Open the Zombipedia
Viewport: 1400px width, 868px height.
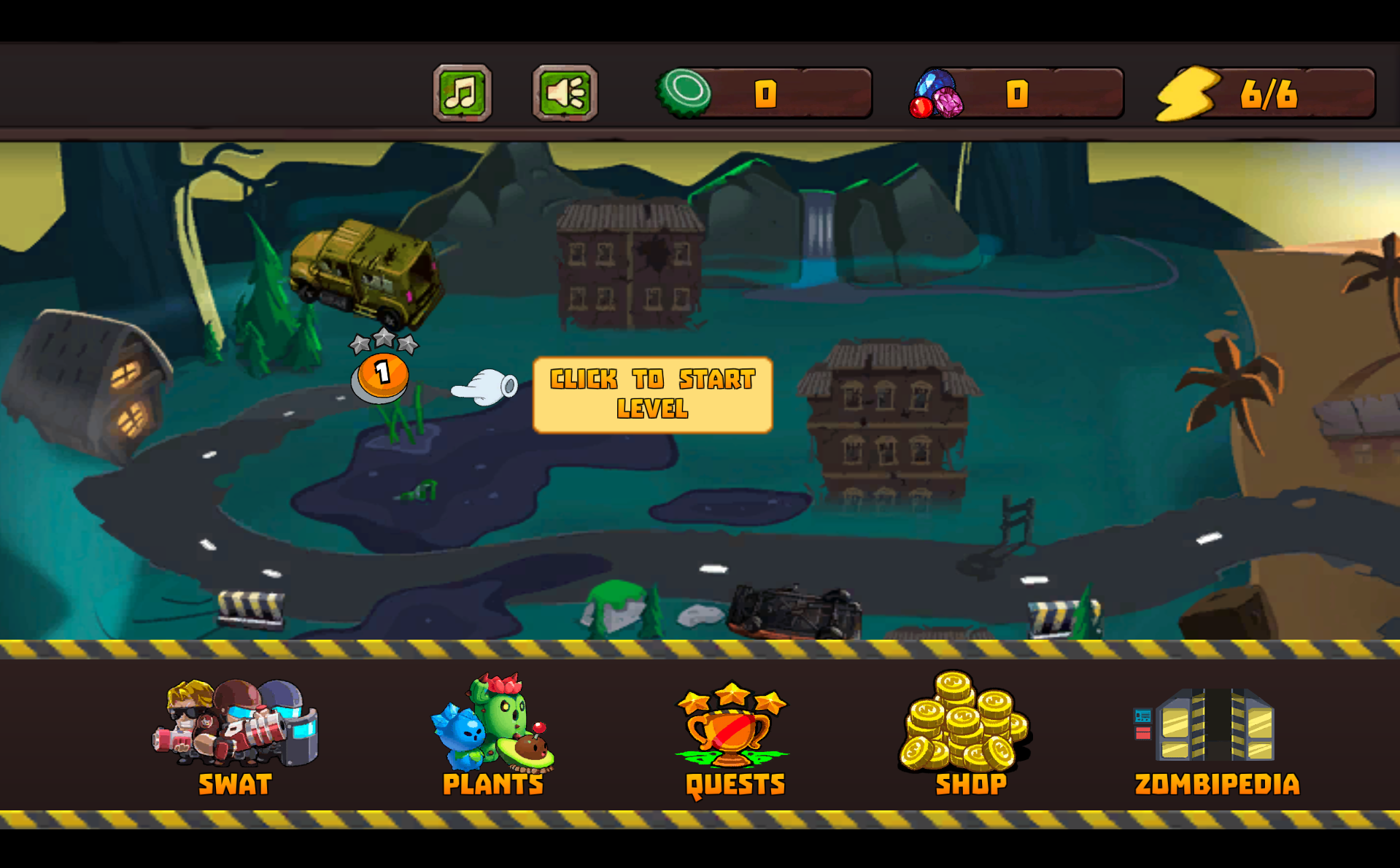coord(1216,738)
